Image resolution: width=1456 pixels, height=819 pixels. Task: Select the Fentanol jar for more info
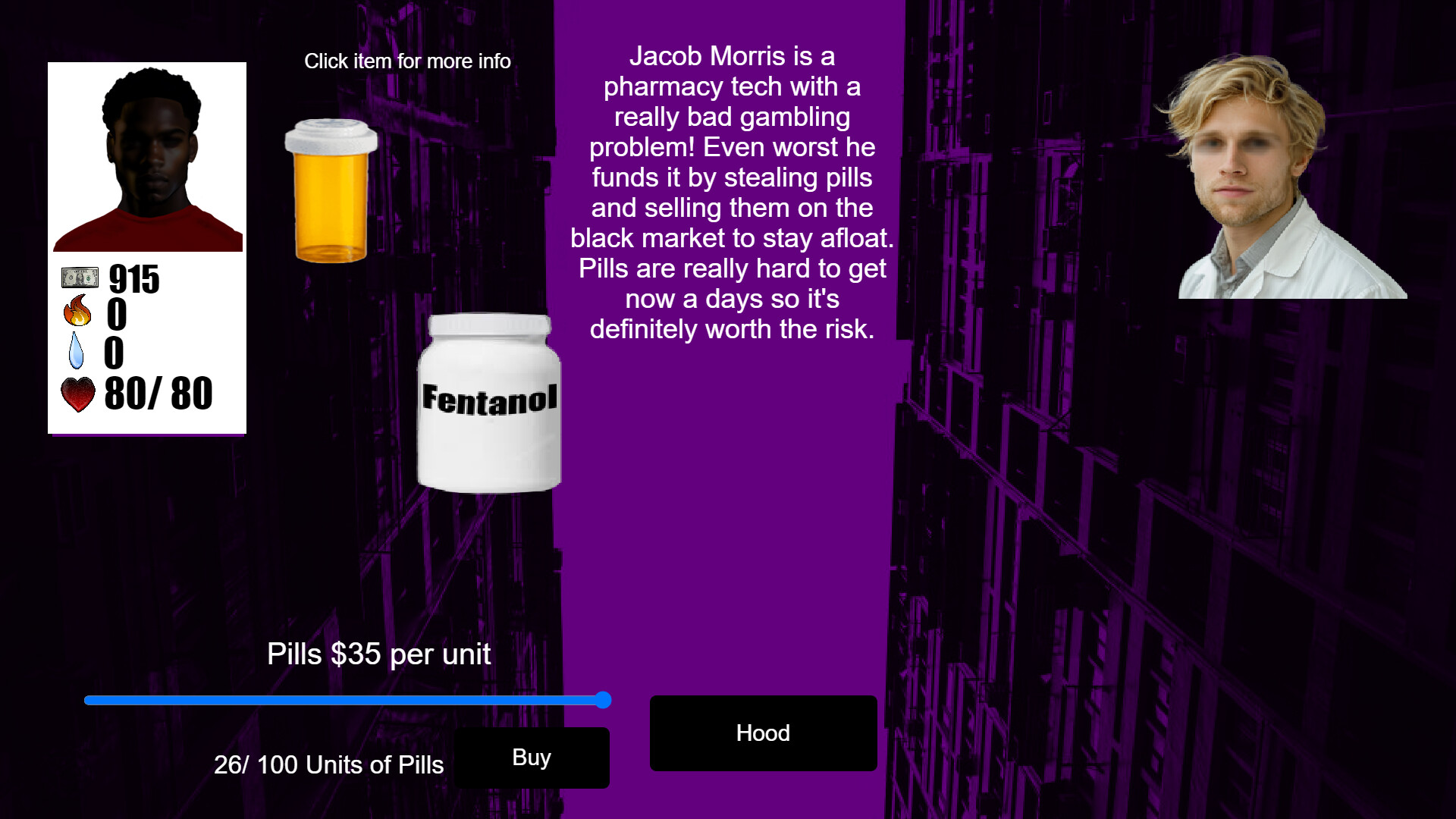[x=488, y=402]
